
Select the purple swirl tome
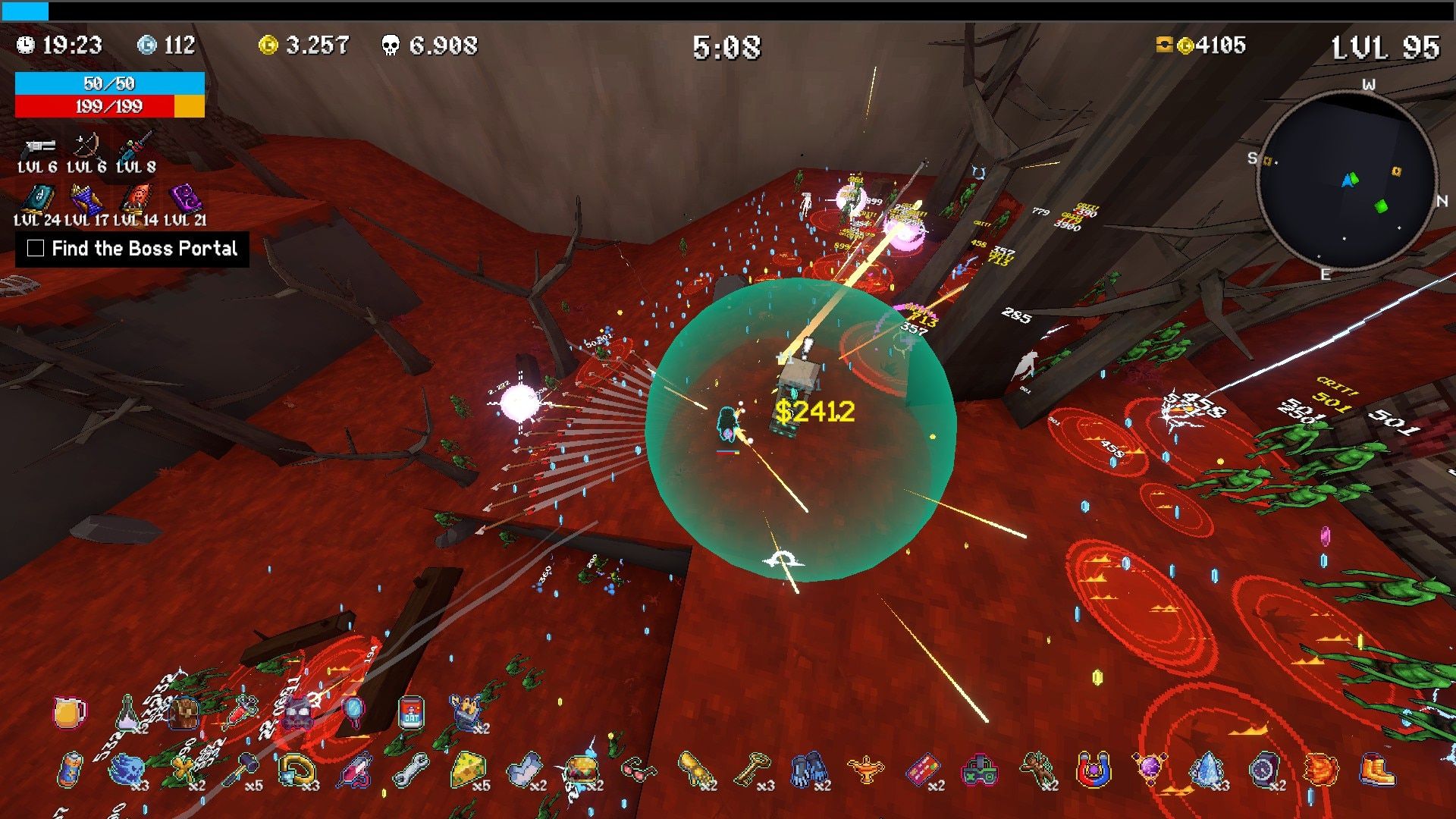pos(184,199)
